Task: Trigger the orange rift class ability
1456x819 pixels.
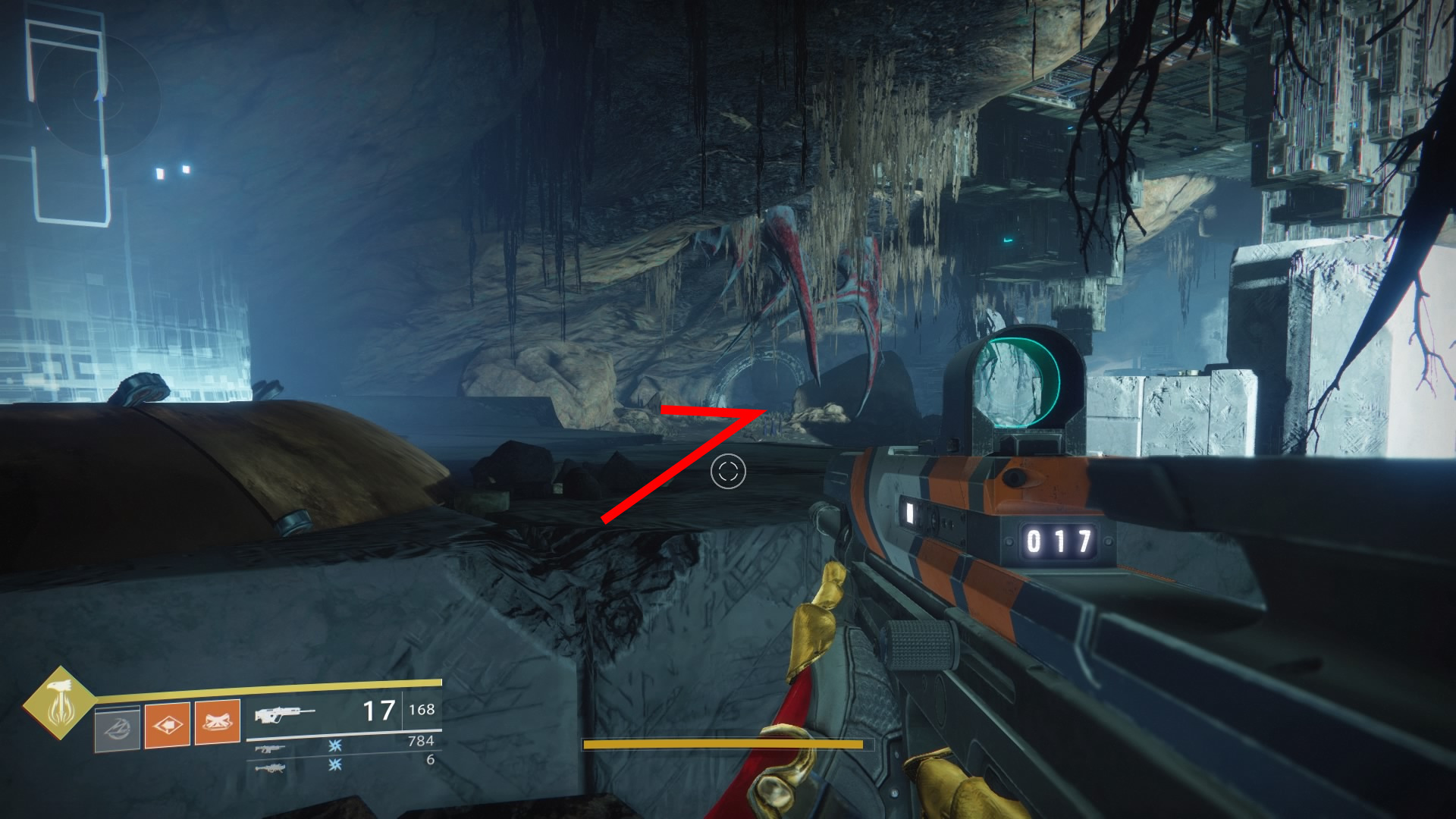Action: (218, 722)
